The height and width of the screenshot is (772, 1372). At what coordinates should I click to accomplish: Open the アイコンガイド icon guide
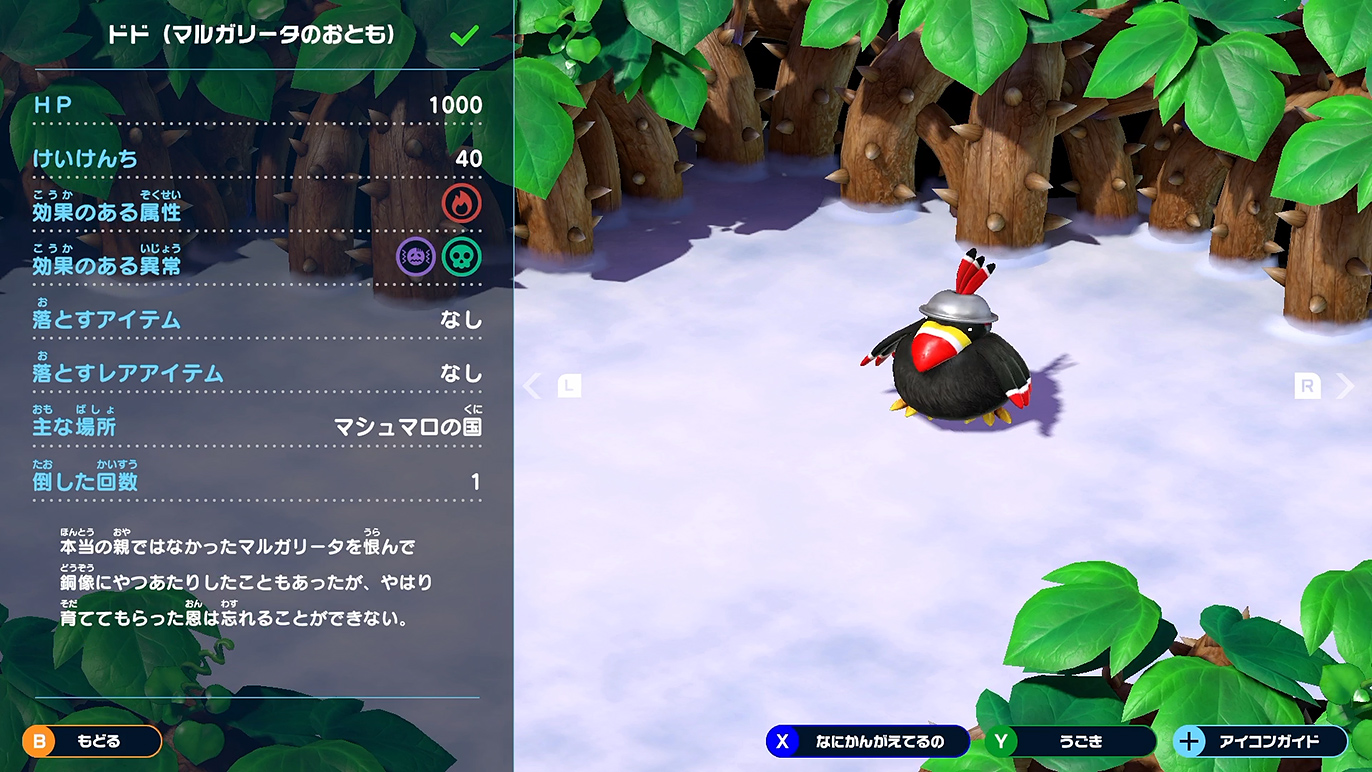coord(1258,741)
